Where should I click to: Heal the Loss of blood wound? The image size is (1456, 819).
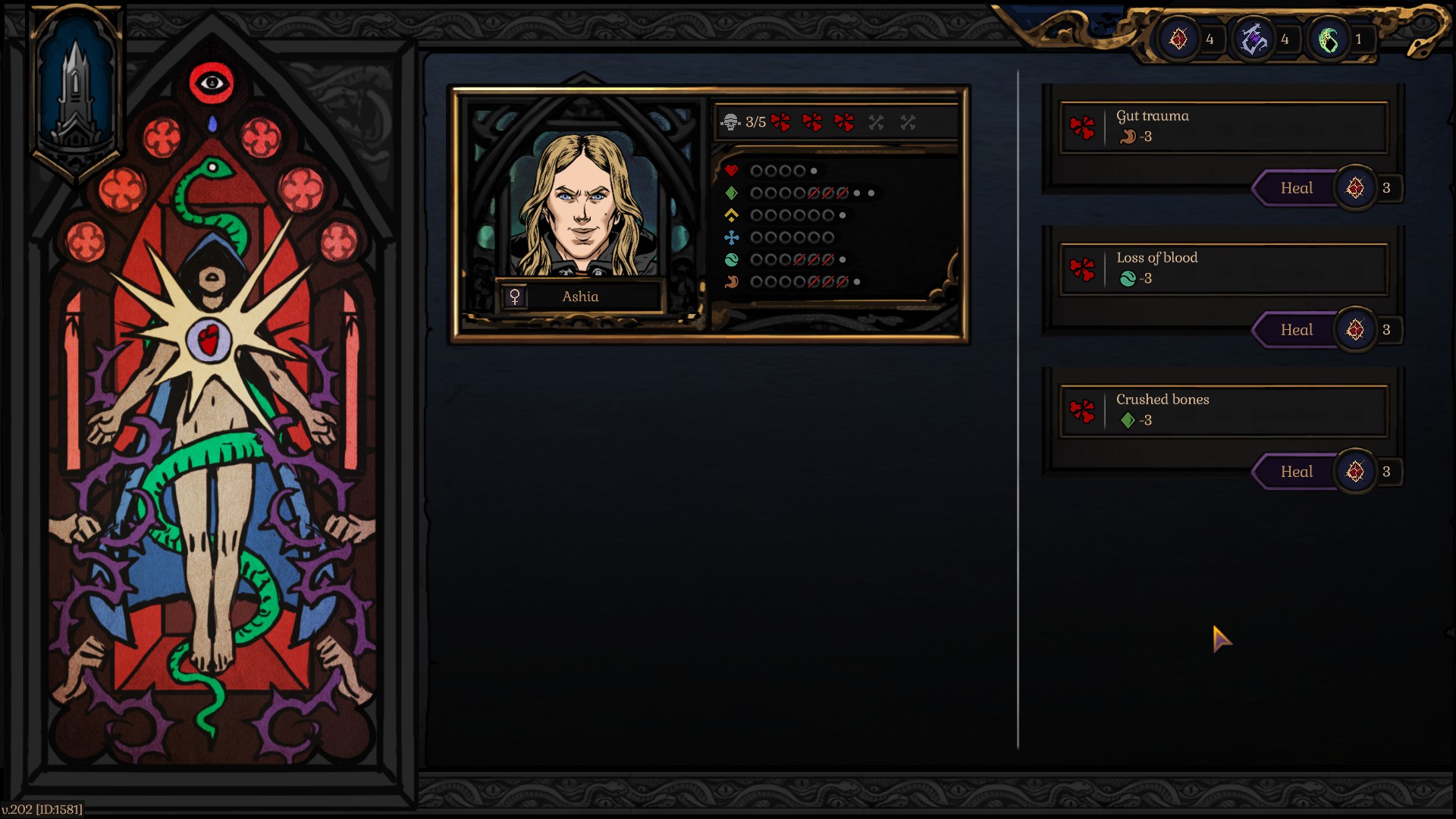click(x=1296, y=330)
